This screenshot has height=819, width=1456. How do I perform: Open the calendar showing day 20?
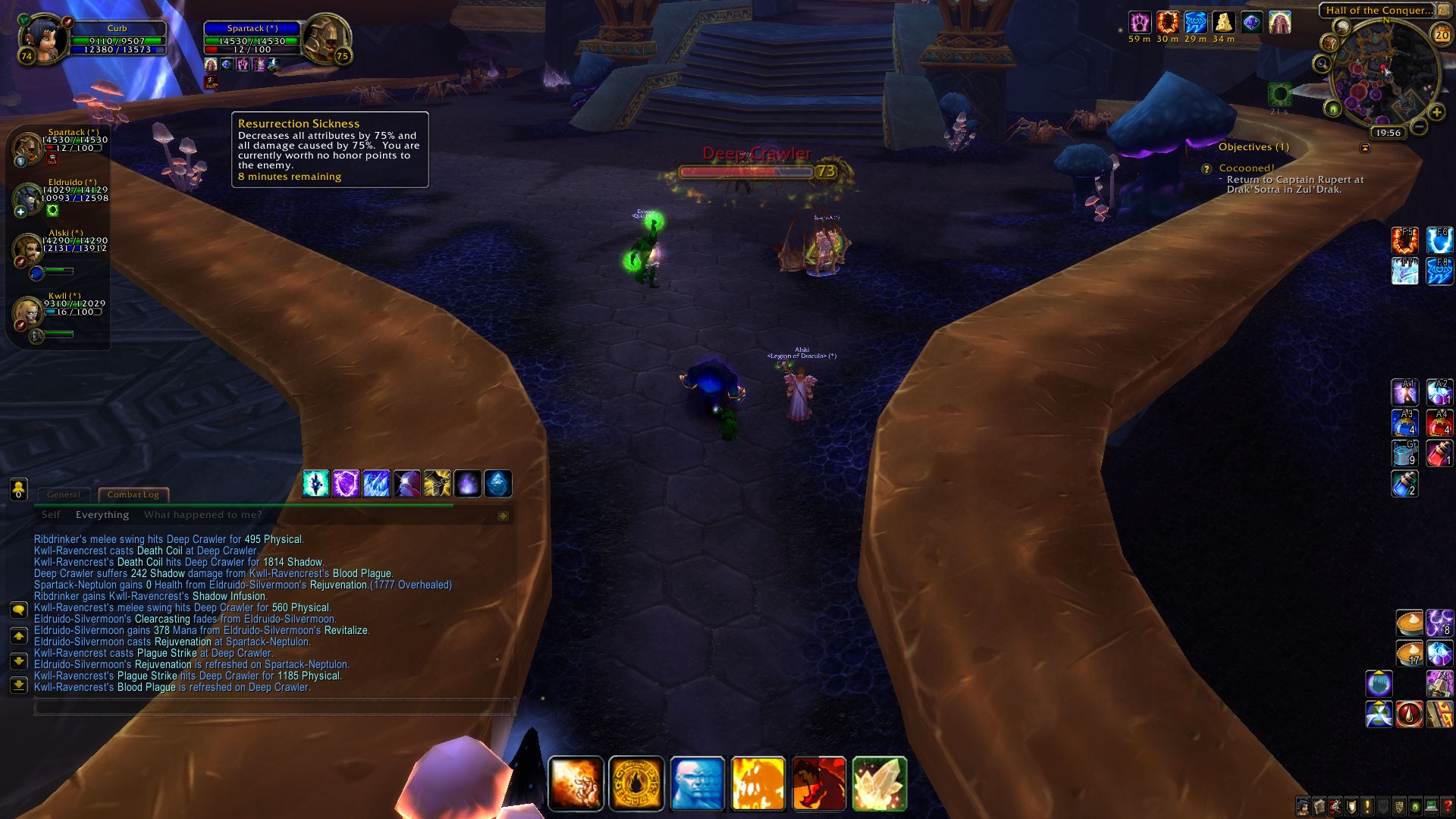pyautogui.click(x=1441, y=35)
